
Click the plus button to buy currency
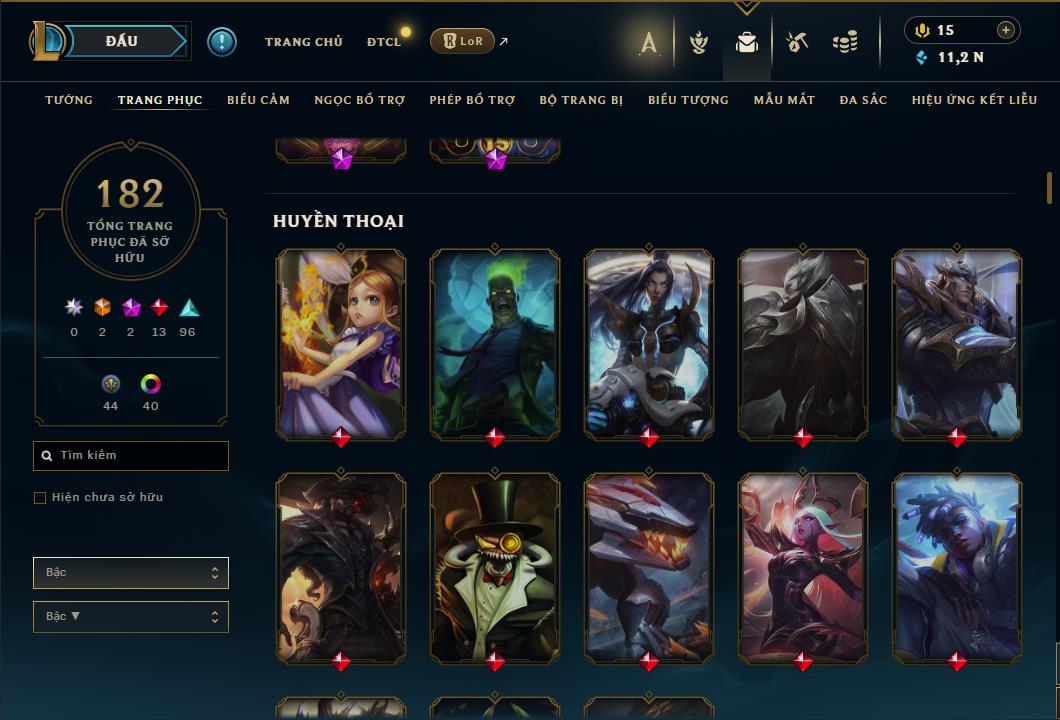pos(1006,30)
